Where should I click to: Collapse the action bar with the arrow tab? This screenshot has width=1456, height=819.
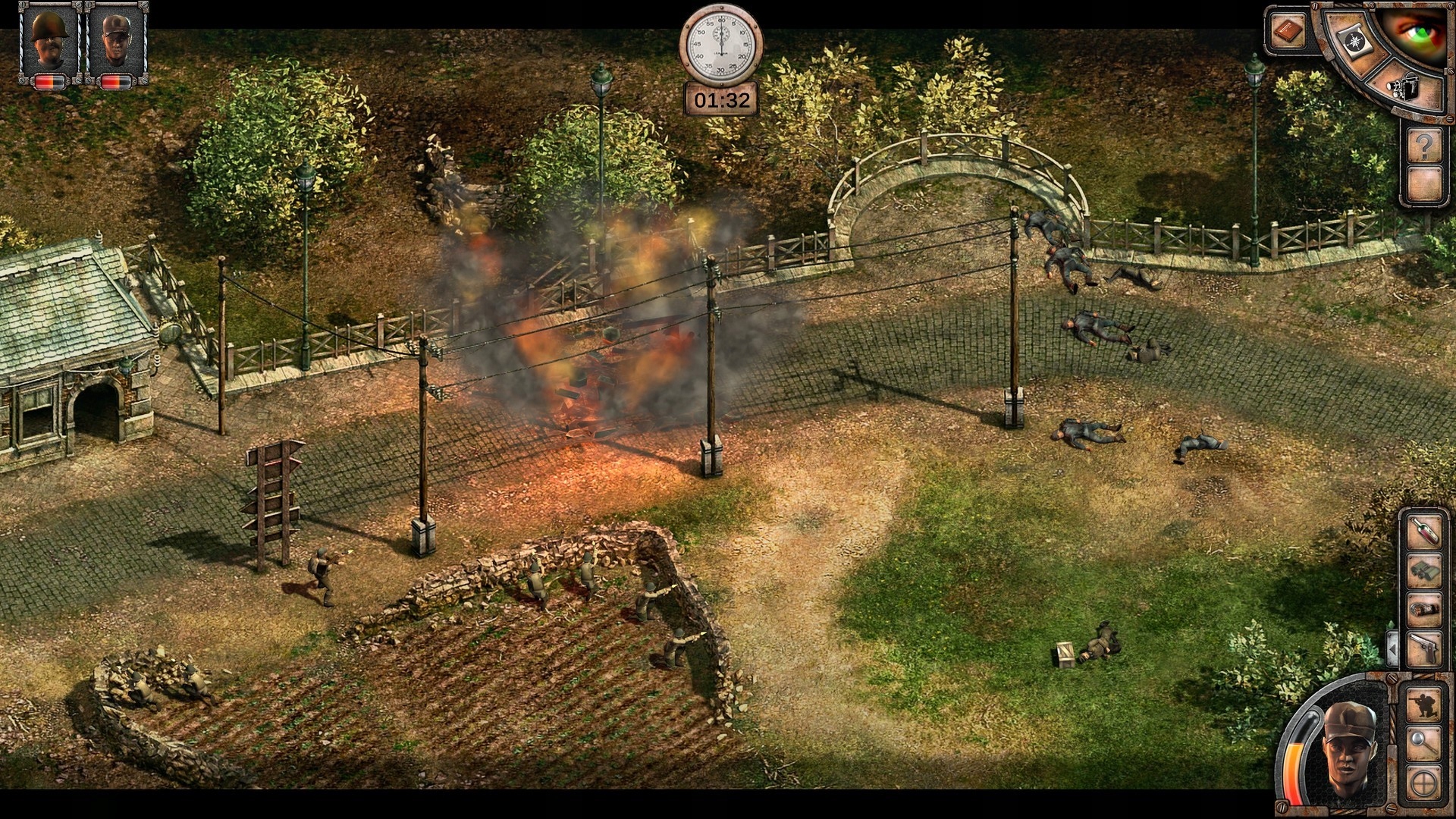point(1392,647)
